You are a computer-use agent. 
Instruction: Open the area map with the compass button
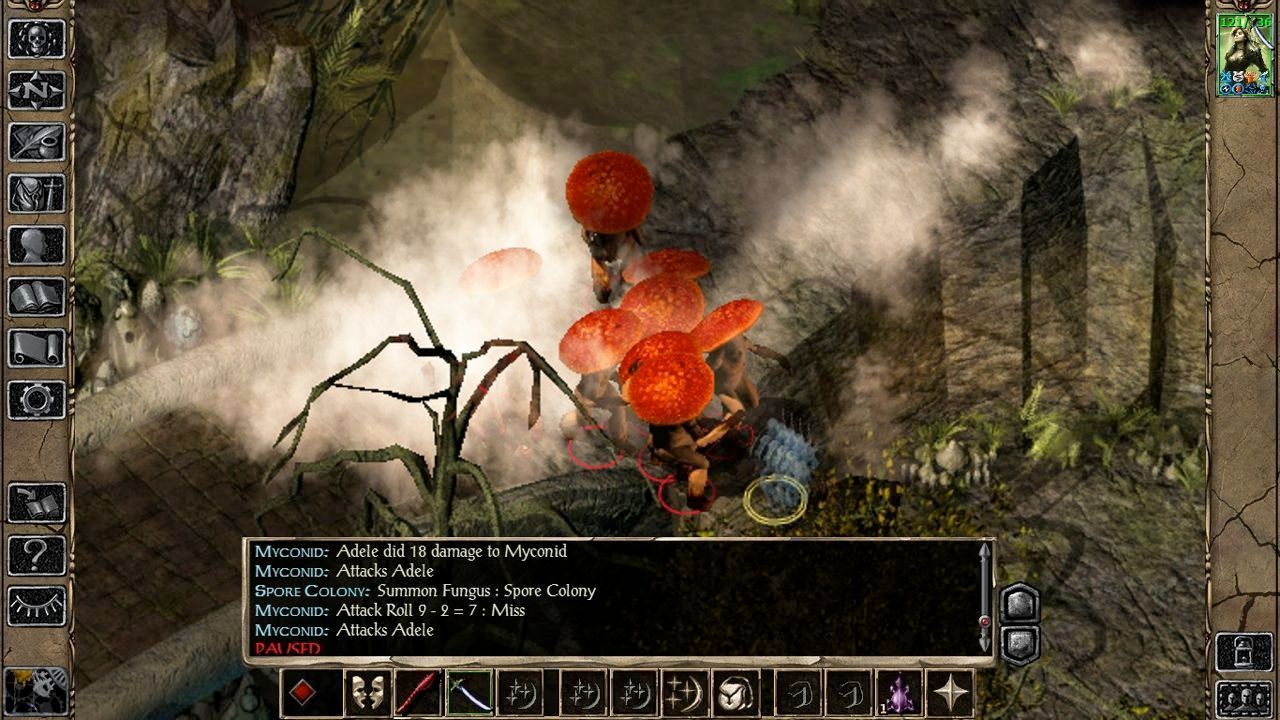[x=37, y=91]
